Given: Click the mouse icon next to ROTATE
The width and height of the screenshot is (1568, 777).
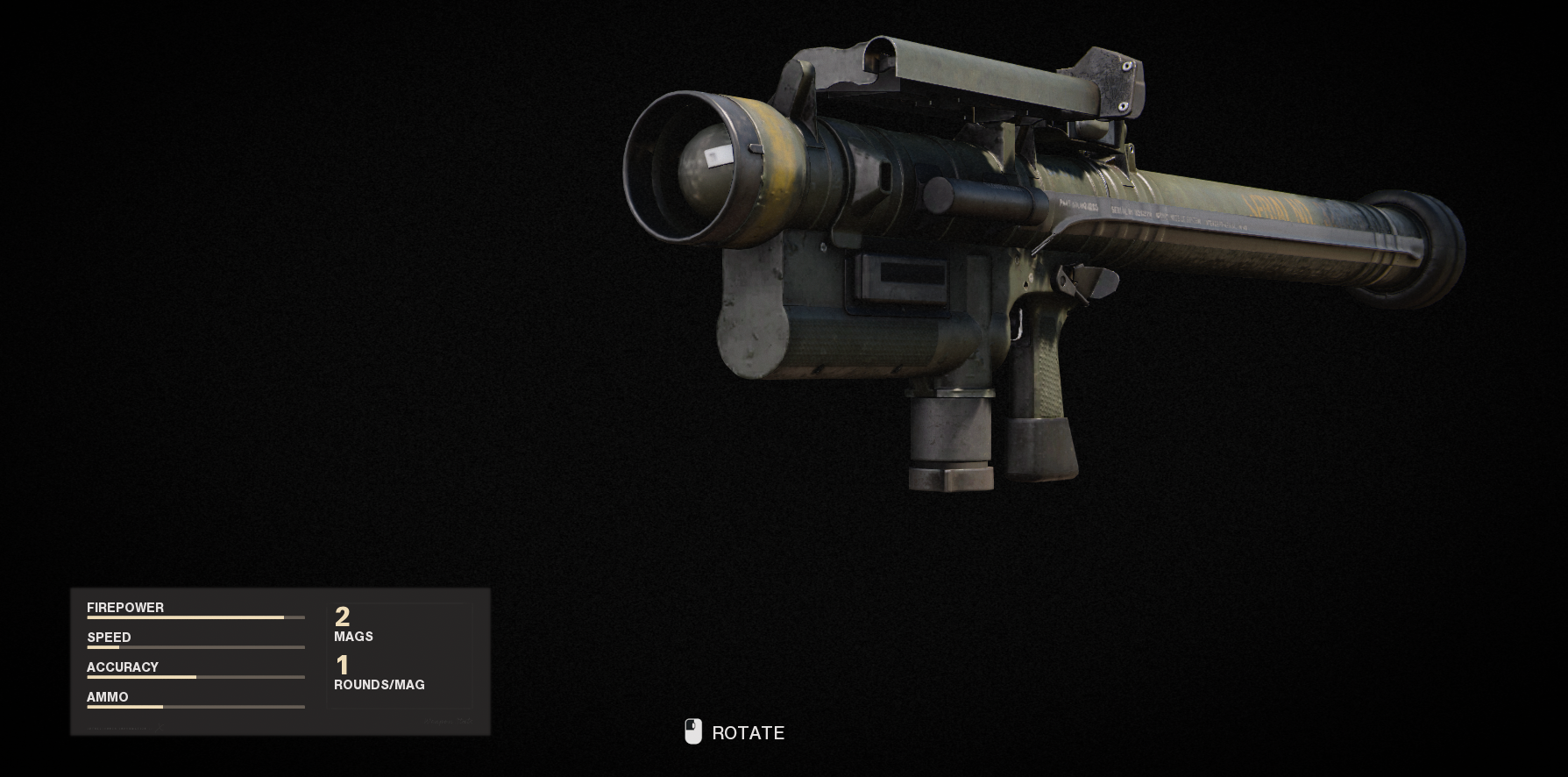Looking at the screenshot, I should coord(693,732).
